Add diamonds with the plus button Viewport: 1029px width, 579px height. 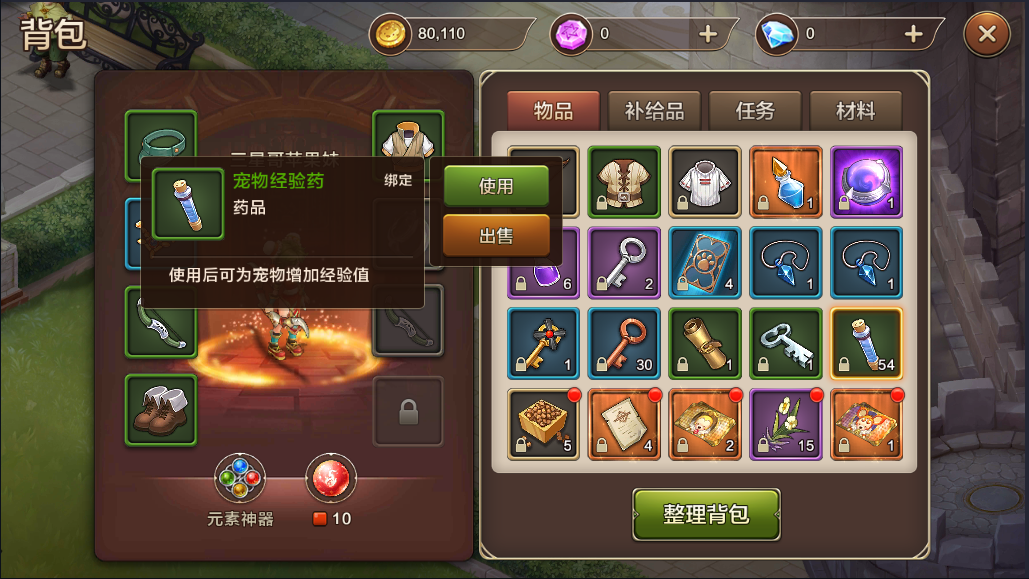click(913, 34)
